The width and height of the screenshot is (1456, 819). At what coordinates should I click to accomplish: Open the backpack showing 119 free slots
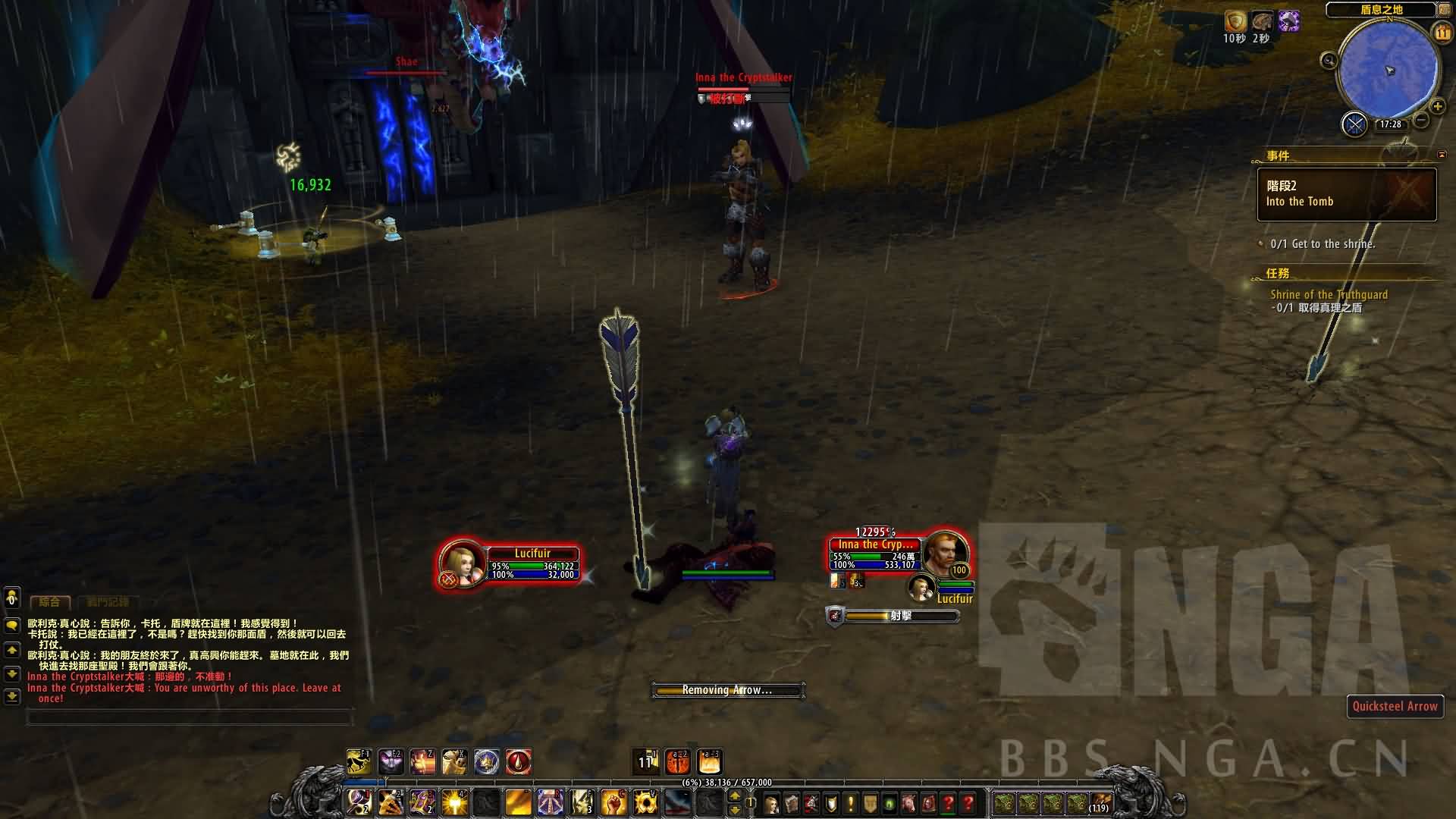pos(1100,802)
